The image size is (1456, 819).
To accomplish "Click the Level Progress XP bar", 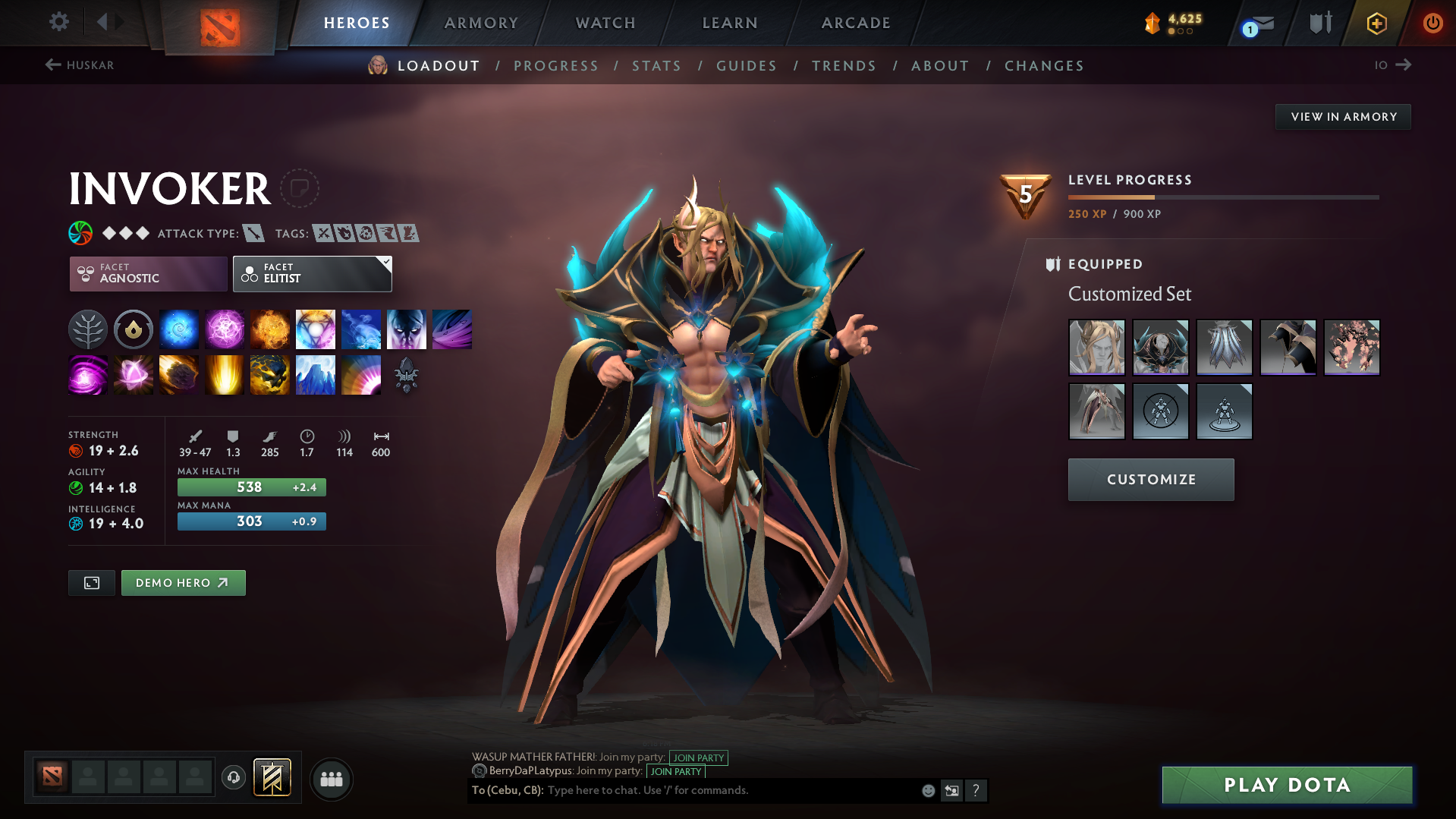I will click(1222, 197).
